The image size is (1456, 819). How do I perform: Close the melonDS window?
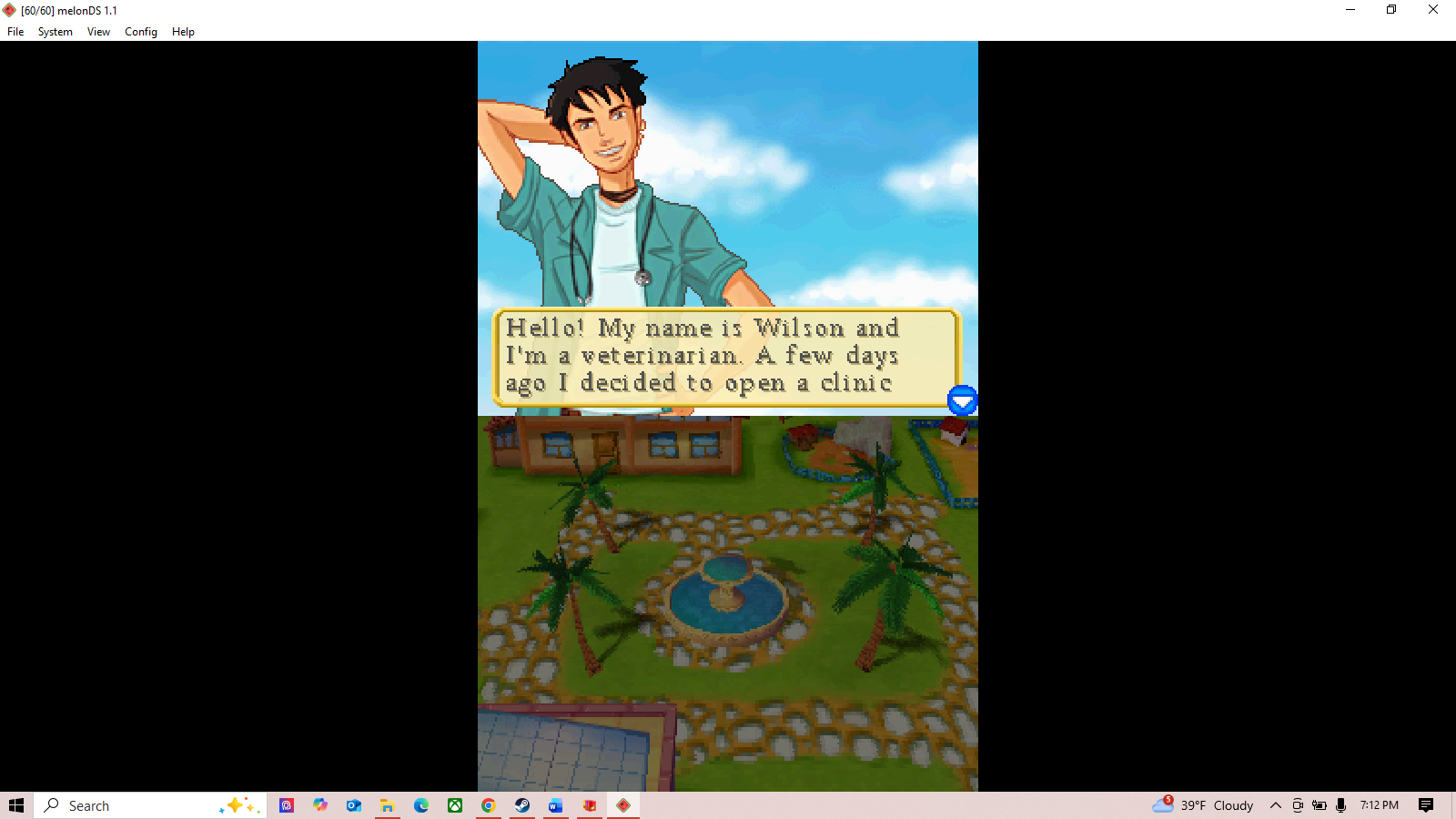1432,10
